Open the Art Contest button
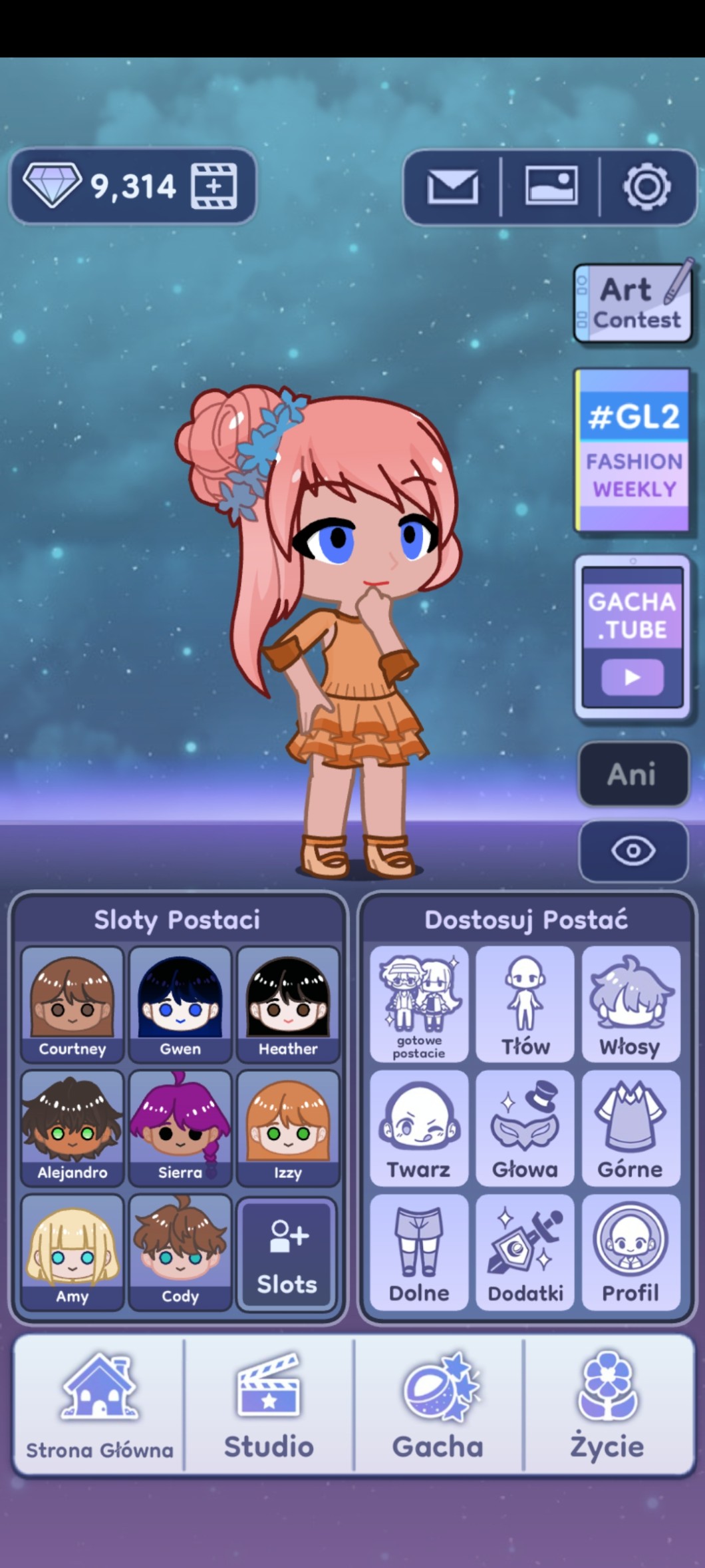705x1568 pixels. coord(633,303)
